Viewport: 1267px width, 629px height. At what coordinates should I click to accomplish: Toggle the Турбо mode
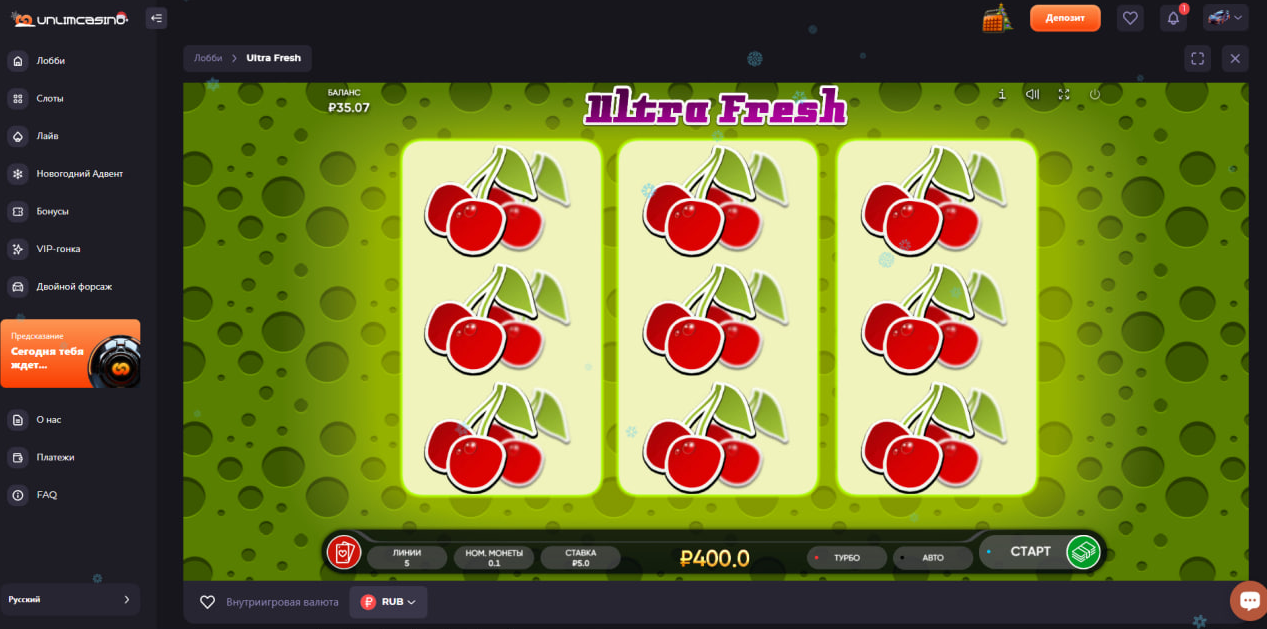point(846,557)
